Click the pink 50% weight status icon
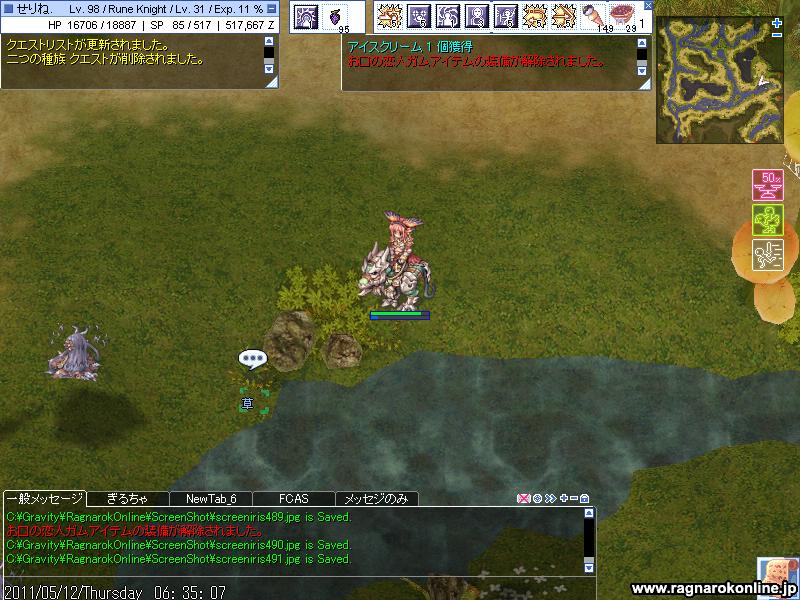The width and height of the screenshot is (800, 600). 766,185
